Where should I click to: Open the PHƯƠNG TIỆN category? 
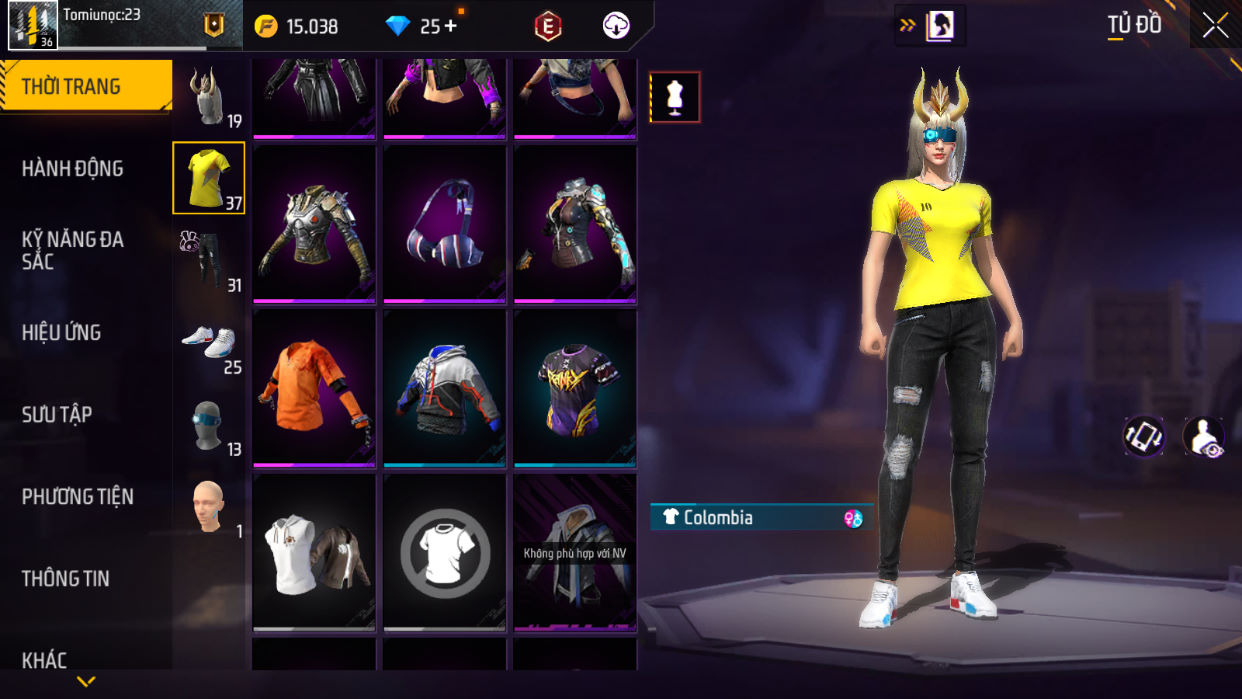coord(78,496)
